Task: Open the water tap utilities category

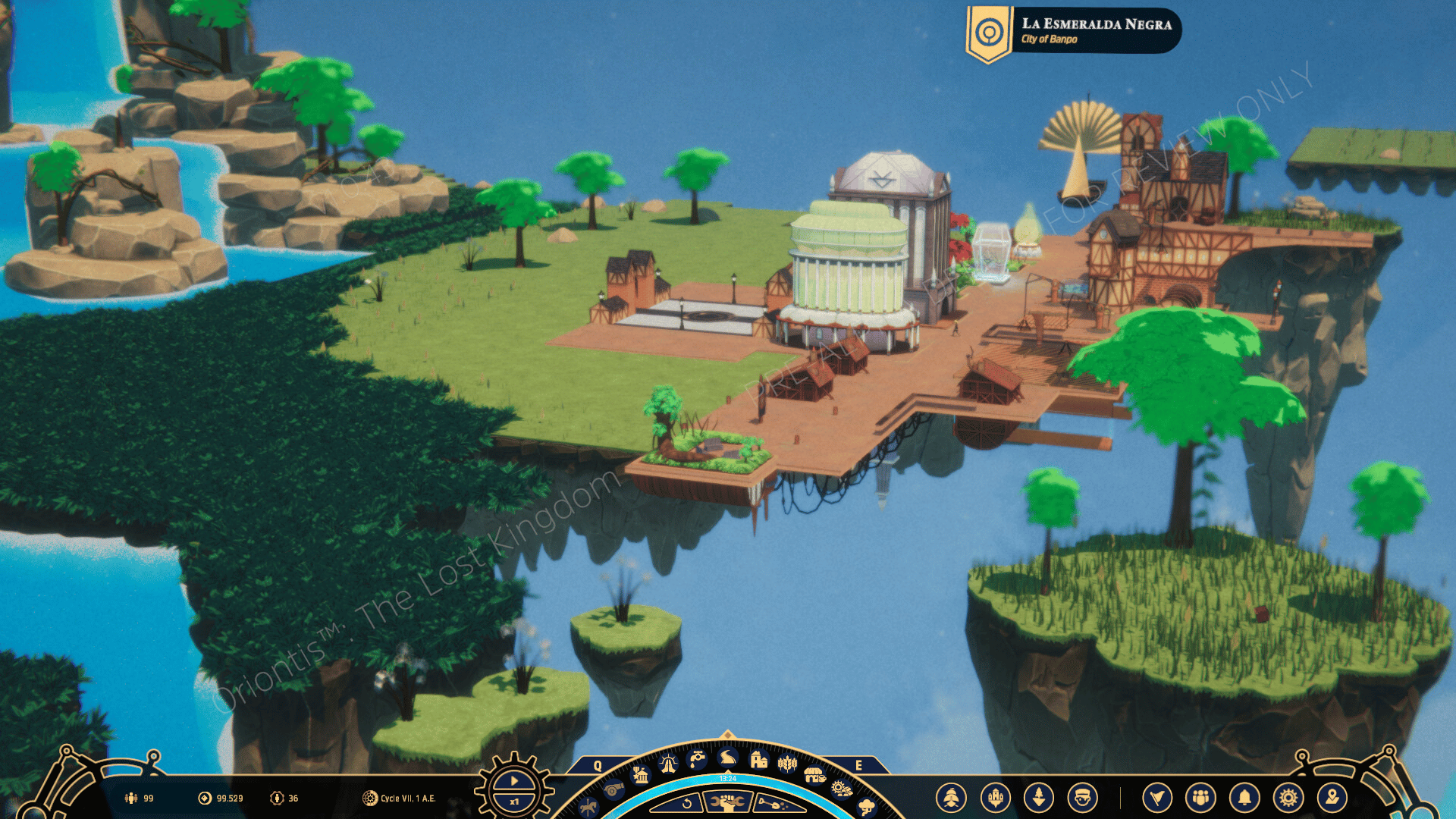Action: click(x=697, y=758)
